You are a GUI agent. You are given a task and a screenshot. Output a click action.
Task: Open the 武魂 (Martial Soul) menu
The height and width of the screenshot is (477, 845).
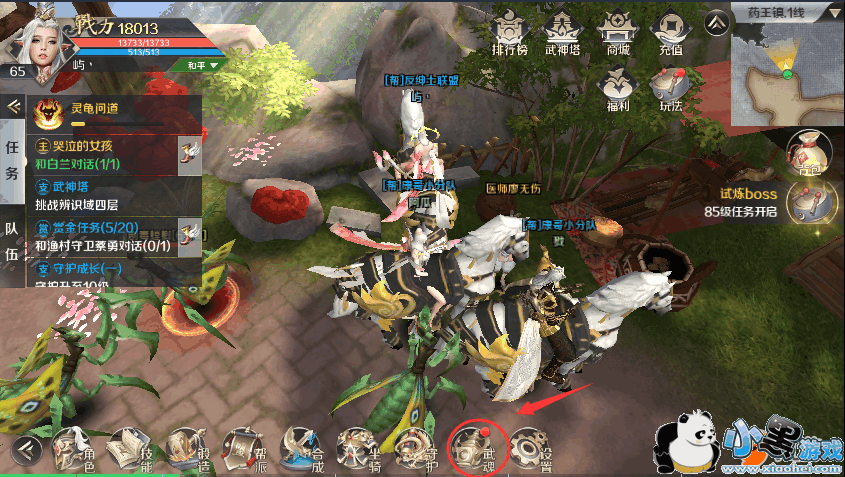click(473, 447)
